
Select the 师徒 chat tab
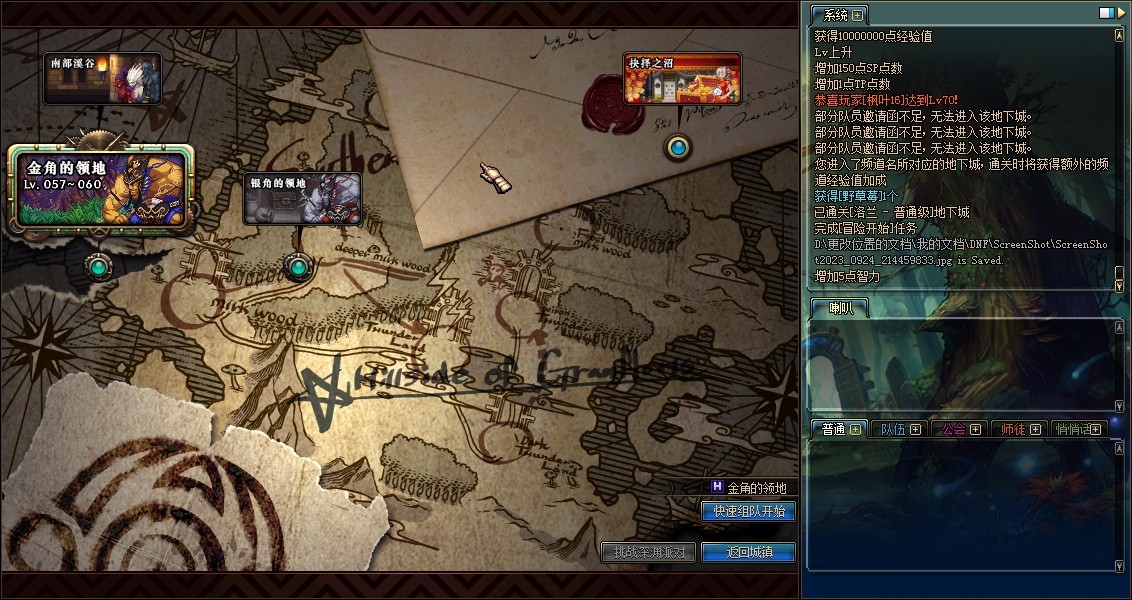1011,429
